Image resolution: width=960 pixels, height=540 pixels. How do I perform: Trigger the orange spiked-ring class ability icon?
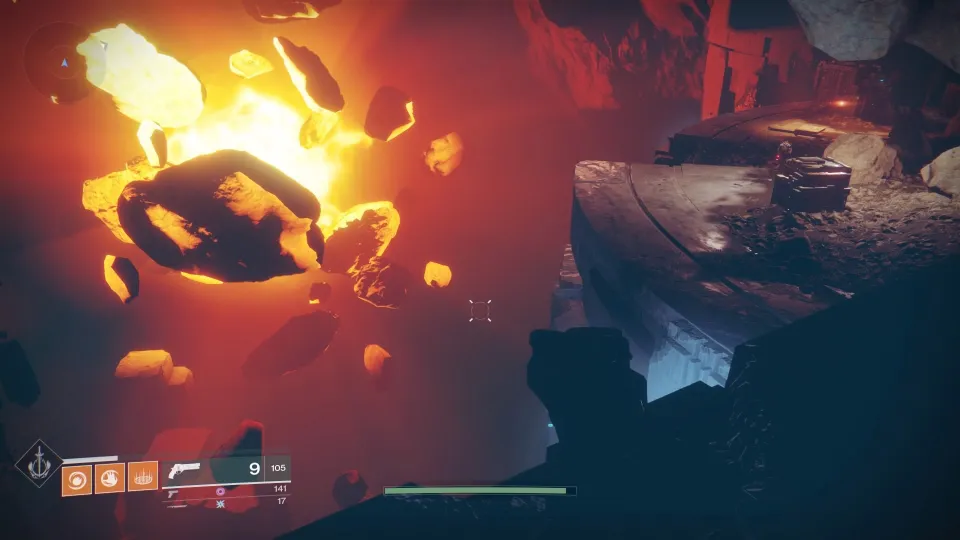[x=143, y=479]
